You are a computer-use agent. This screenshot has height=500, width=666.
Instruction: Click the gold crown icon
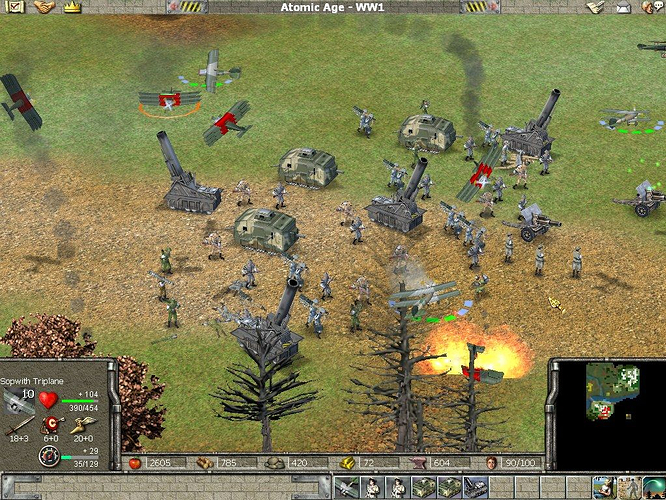[x=72, y=7]
